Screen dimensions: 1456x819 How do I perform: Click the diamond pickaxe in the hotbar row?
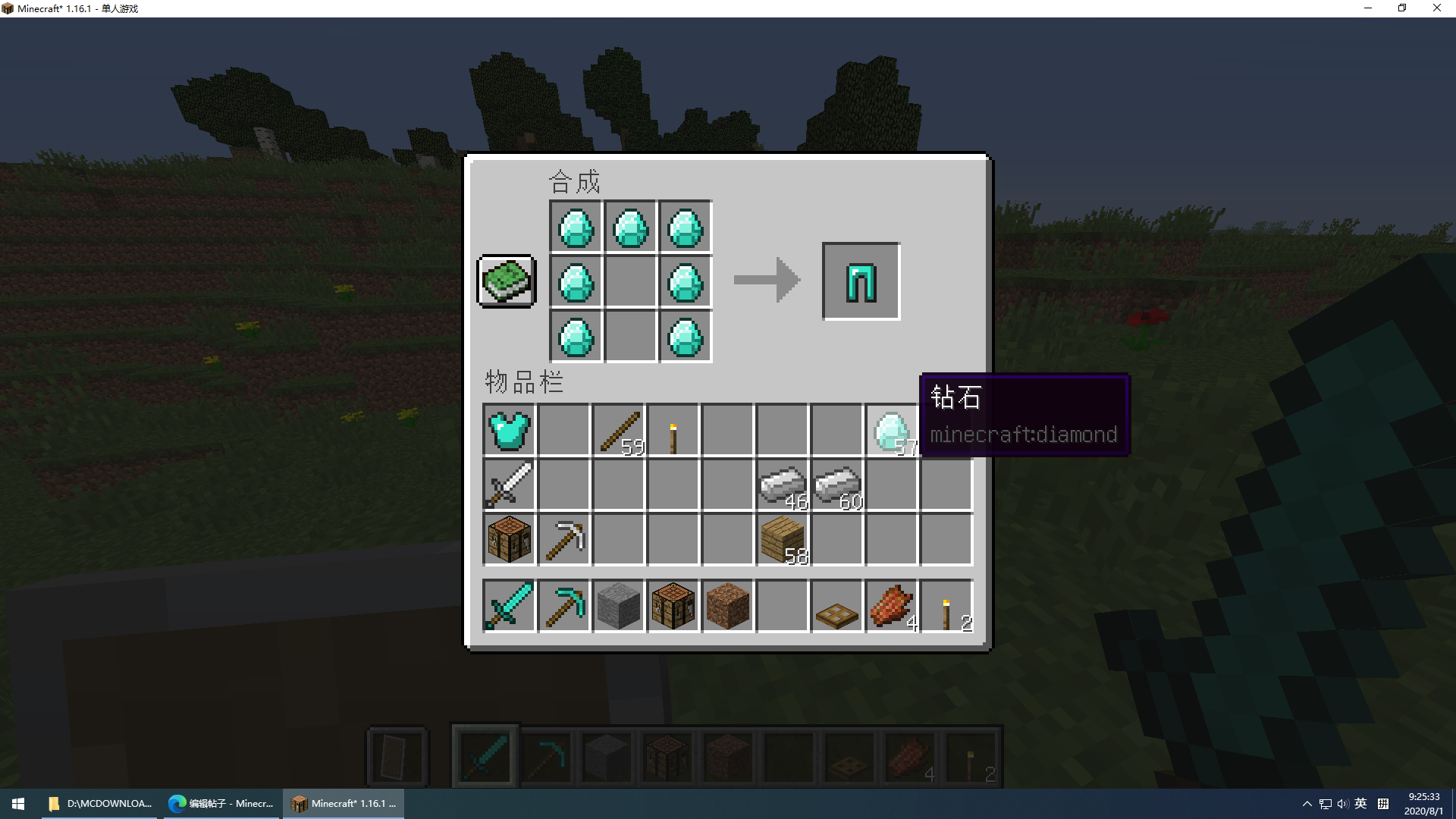(564, 606)
